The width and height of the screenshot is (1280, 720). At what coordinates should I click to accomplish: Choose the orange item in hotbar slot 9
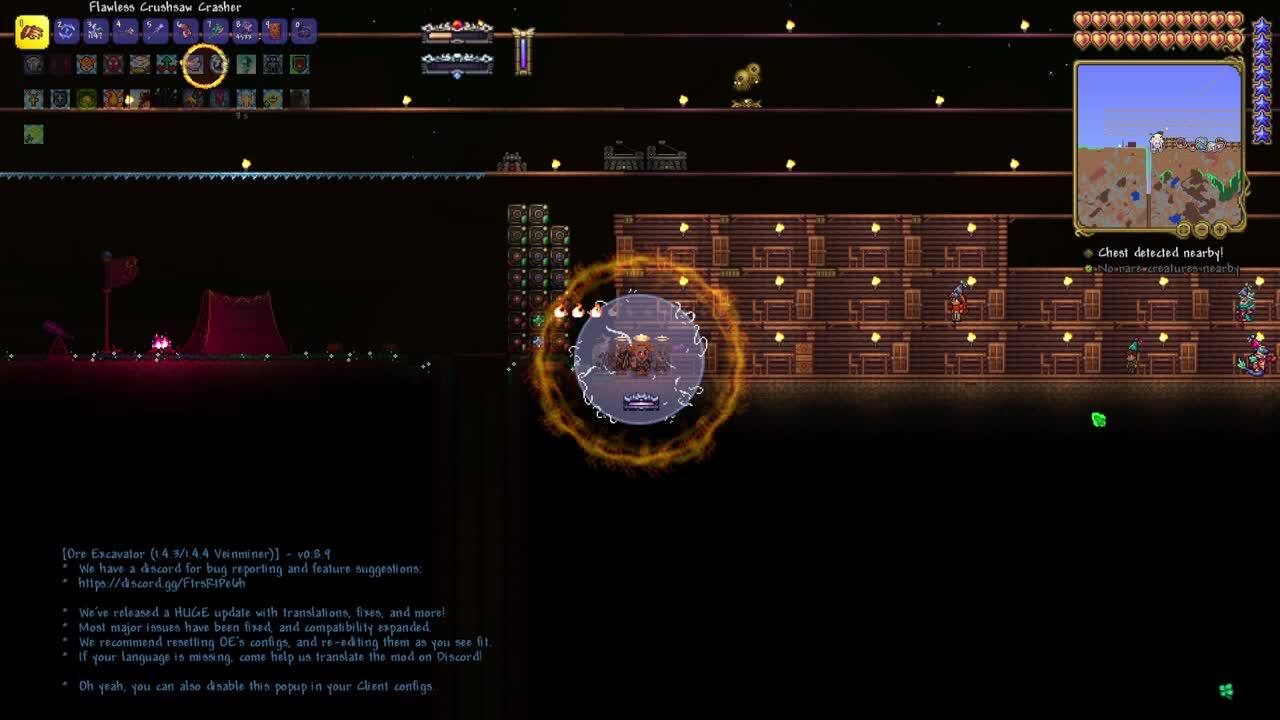pyautogui.click(x=275, y=32)
